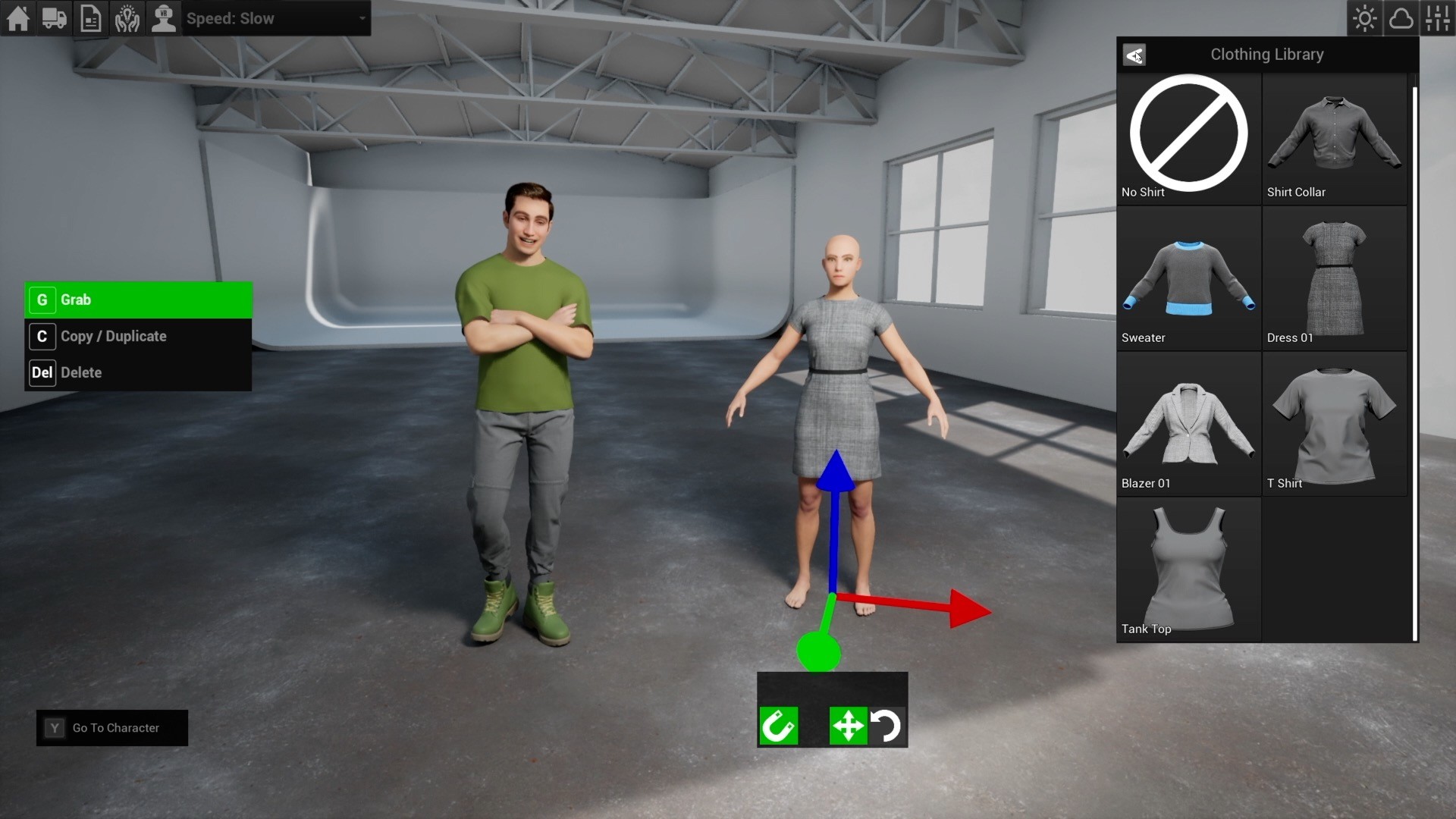The width and height of the screenshot is (1456, 819).
Task: Choose Copy / Duplicate from the context menu
Action: point(113,336)
